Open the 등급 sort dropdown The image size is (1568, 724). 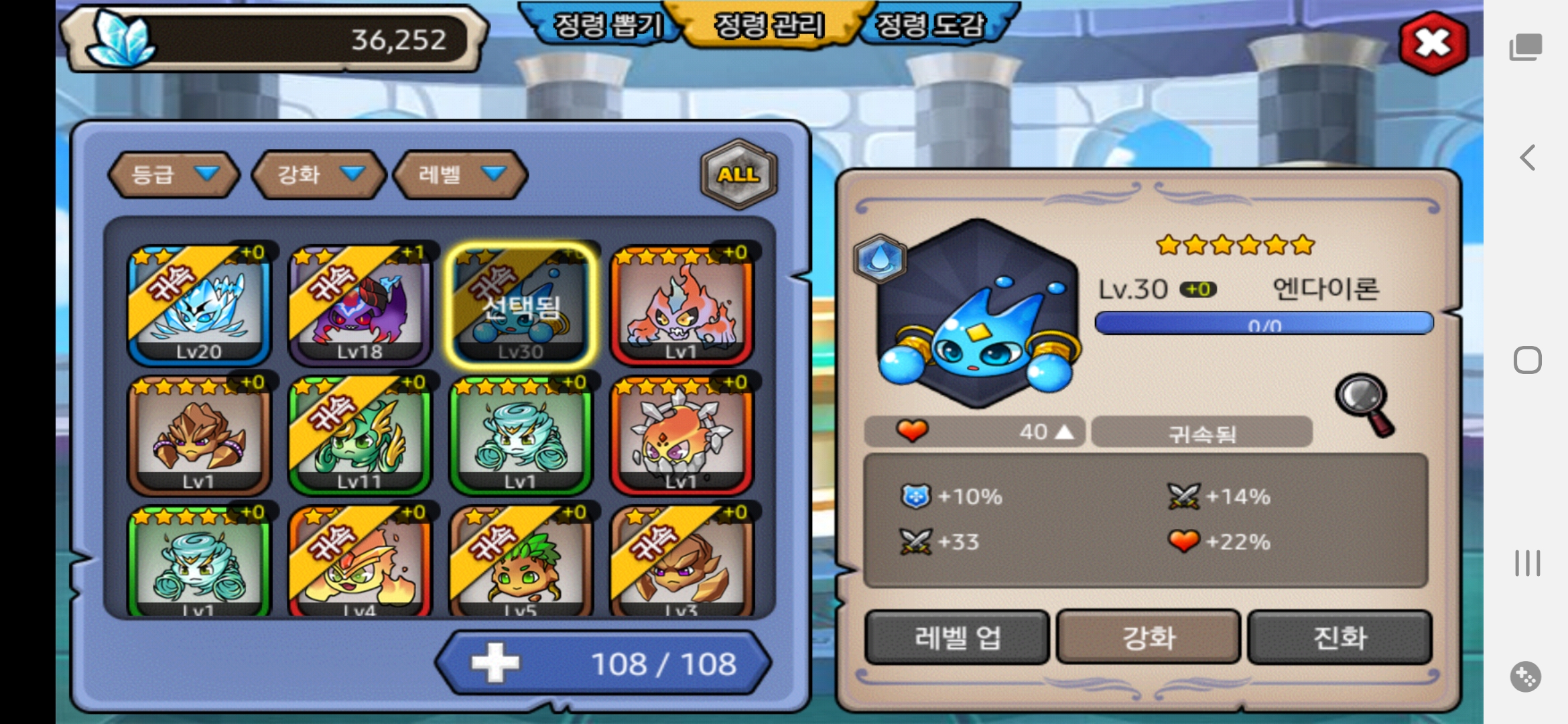coord(174,174)
